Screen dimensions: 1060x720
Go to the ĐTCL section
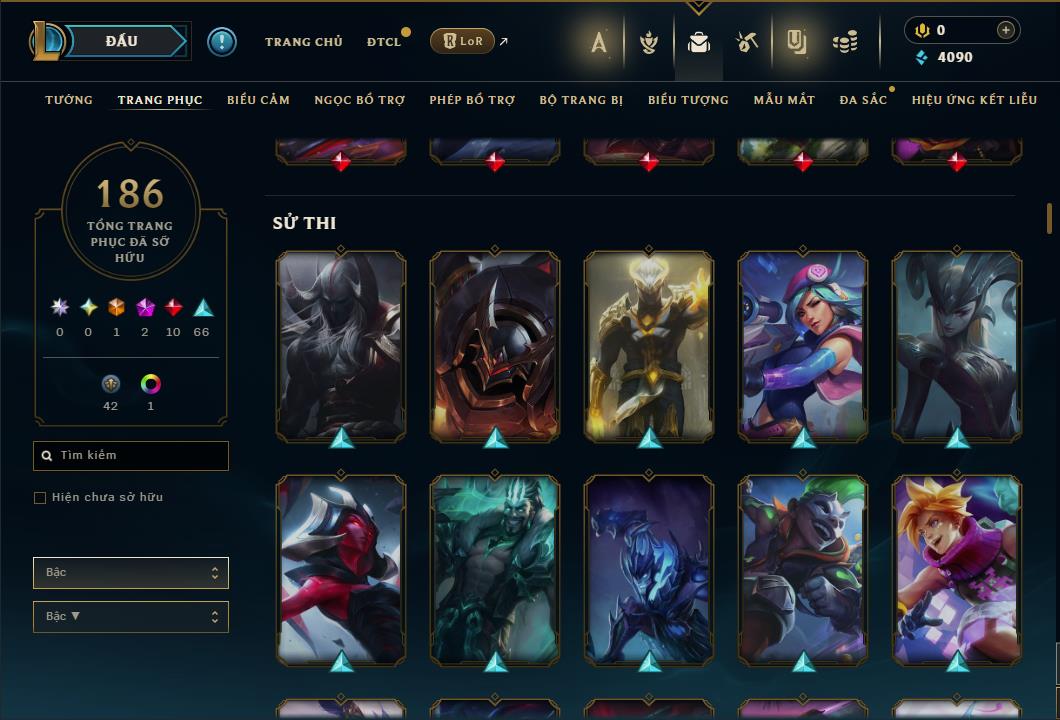pos(383,42)
